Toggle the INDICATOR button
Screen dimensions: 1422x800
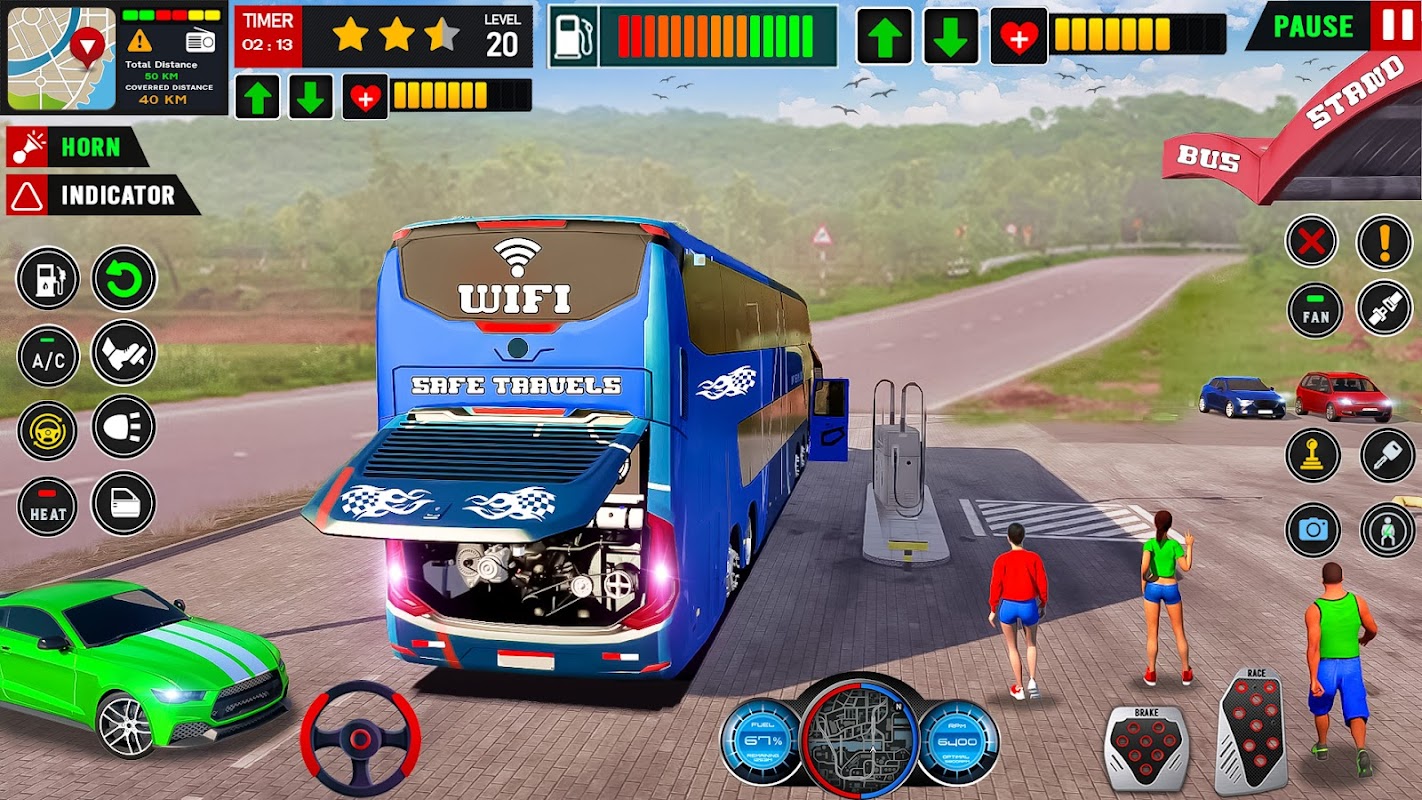tap(102, 195)
